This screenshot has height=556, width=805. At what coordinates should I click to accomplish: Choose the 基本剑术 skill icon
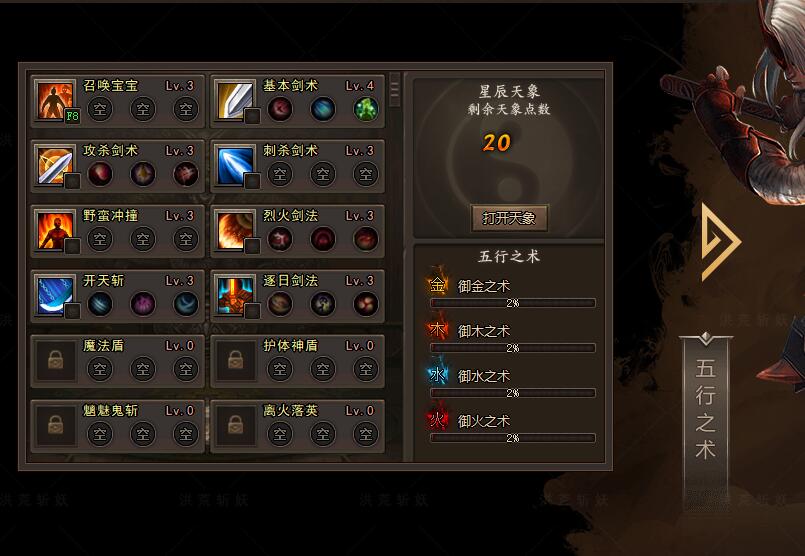pyautogui.click(x=236, y=100)
